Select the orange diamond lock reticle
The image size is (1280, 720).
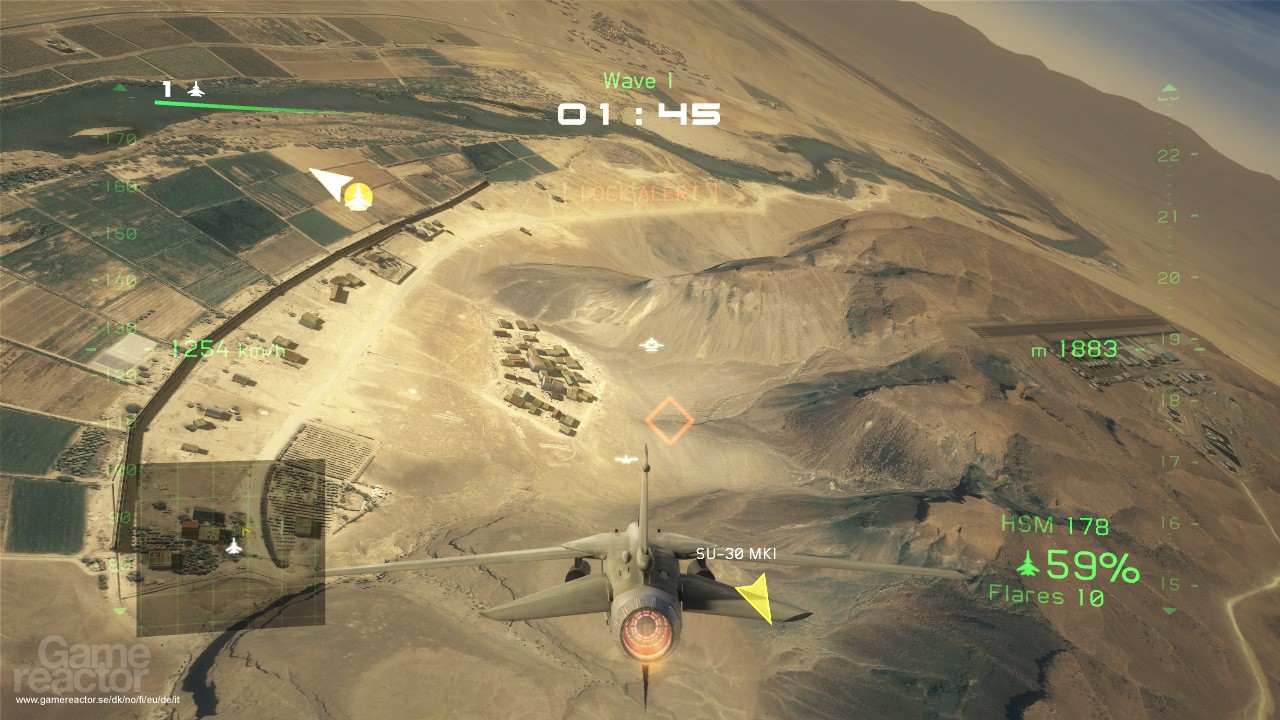coord(669,420)
